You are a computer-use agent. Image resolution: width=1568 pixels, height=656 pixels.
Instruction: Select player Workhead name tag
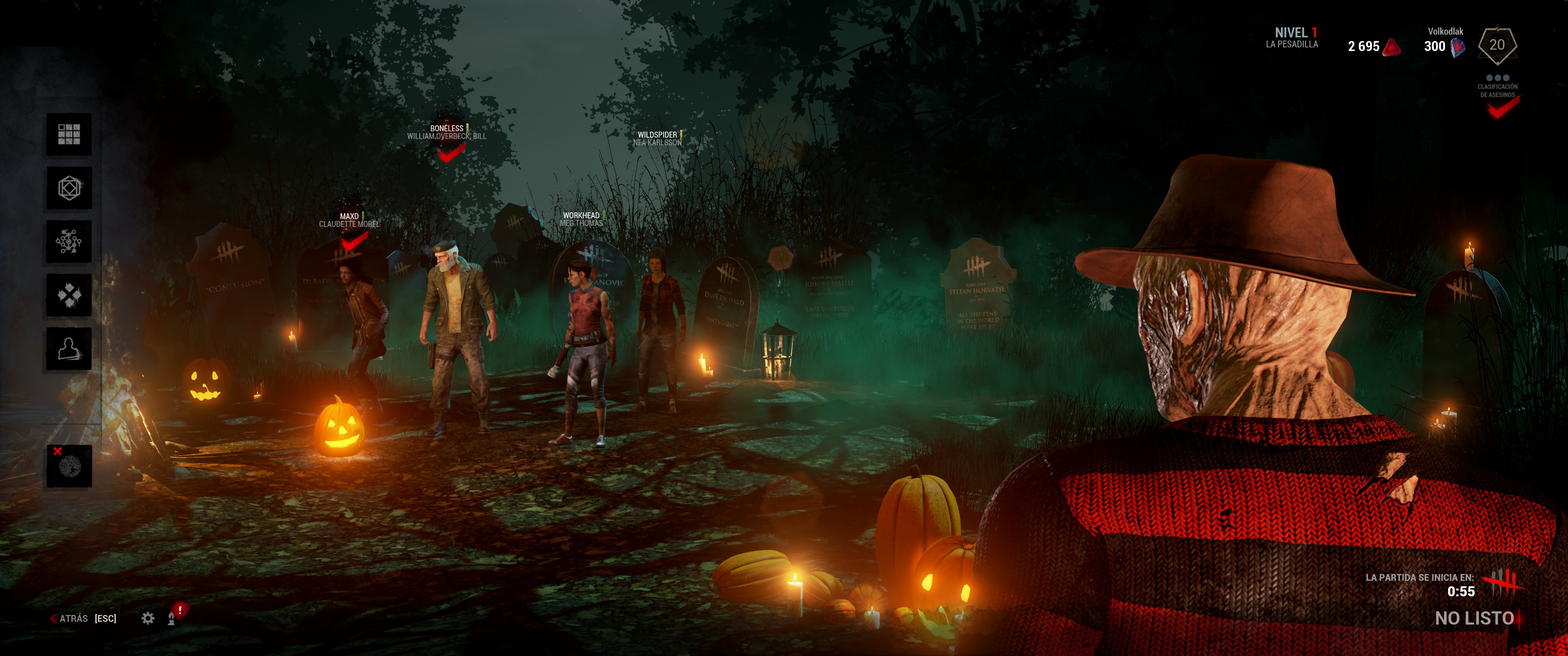pyautogui.click(x=581, y=215)
